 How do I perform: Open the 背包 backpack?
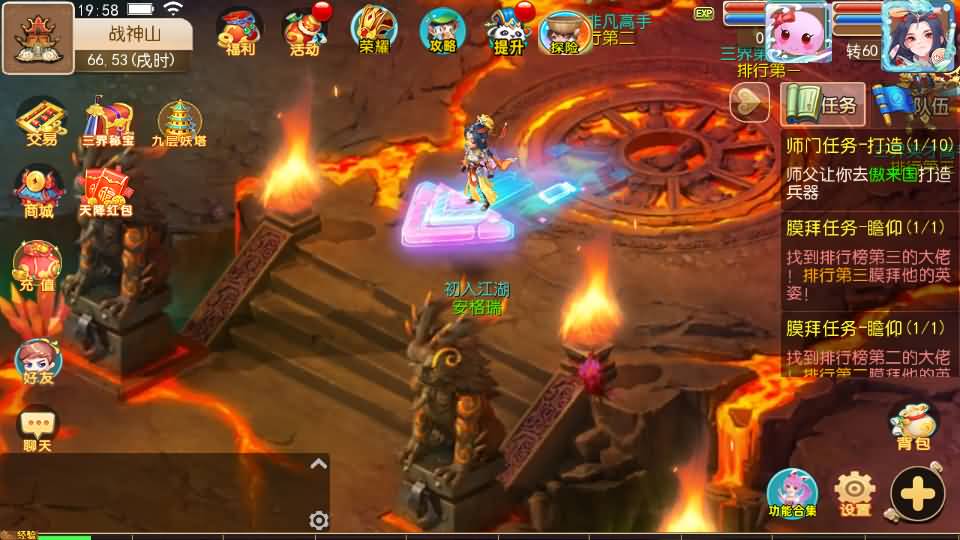[x=910, y=425]
